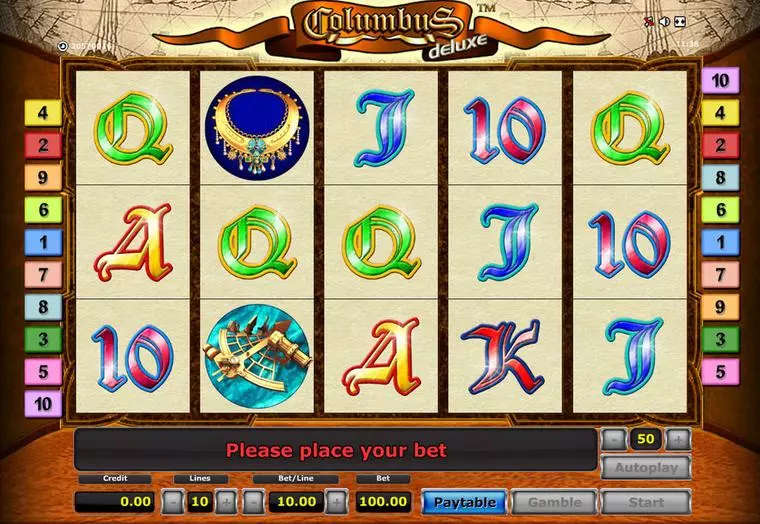Open the Paytable
Viewport: 760px width, 524px height.
pyautogui.click(x=463, y=502)
